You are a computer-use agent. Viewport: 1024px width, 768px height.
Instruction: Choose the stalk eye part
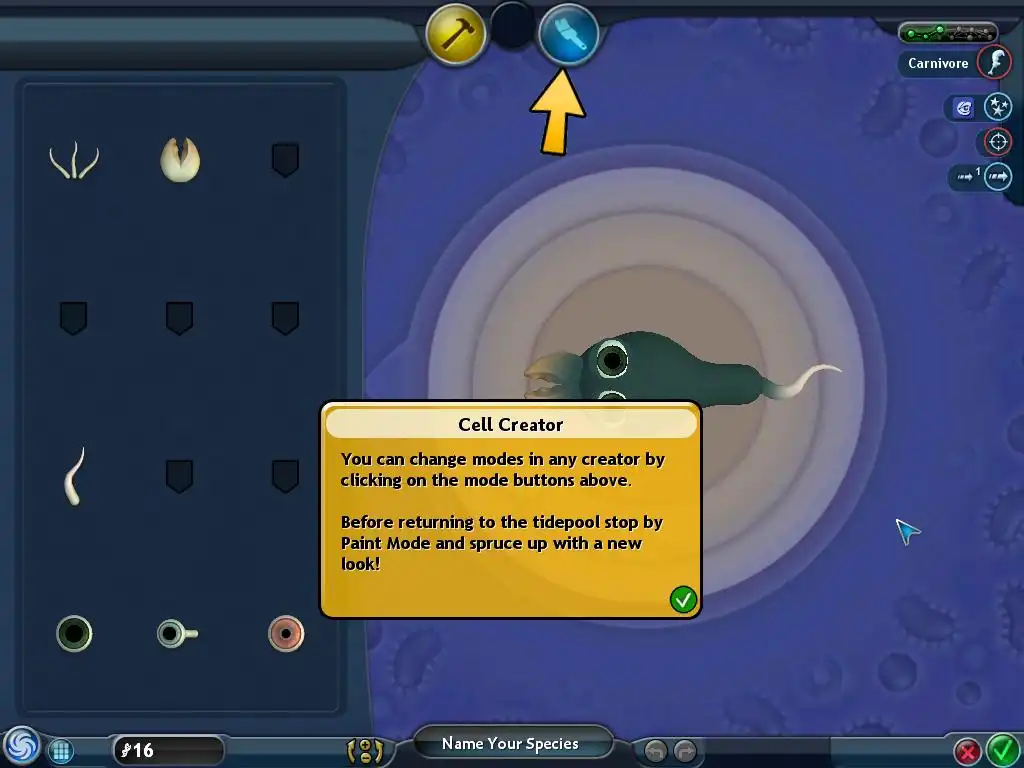click(x=176, y=633)
